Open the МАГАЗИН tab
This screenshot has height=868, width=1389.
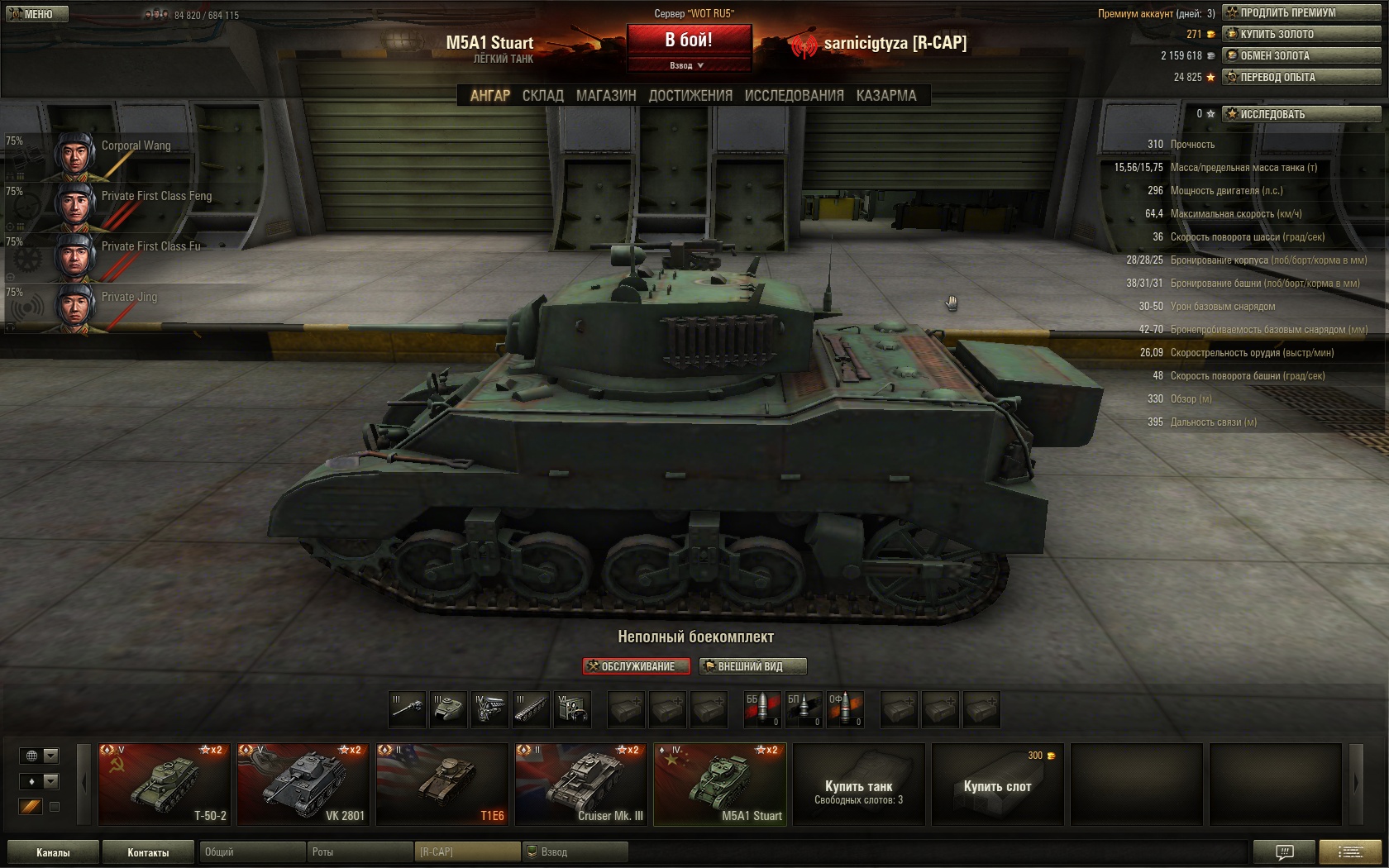(606, 96)
